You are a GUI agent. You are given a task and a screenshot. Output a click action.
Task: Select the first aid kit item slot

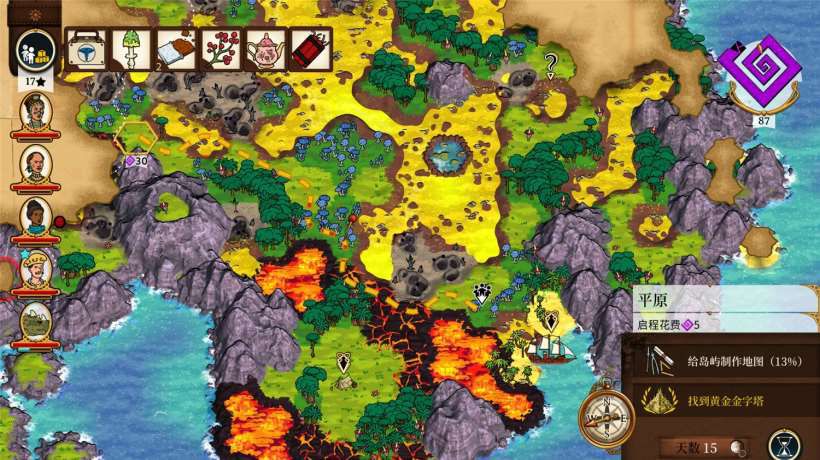pyautogui.click(x=87, y=47)
